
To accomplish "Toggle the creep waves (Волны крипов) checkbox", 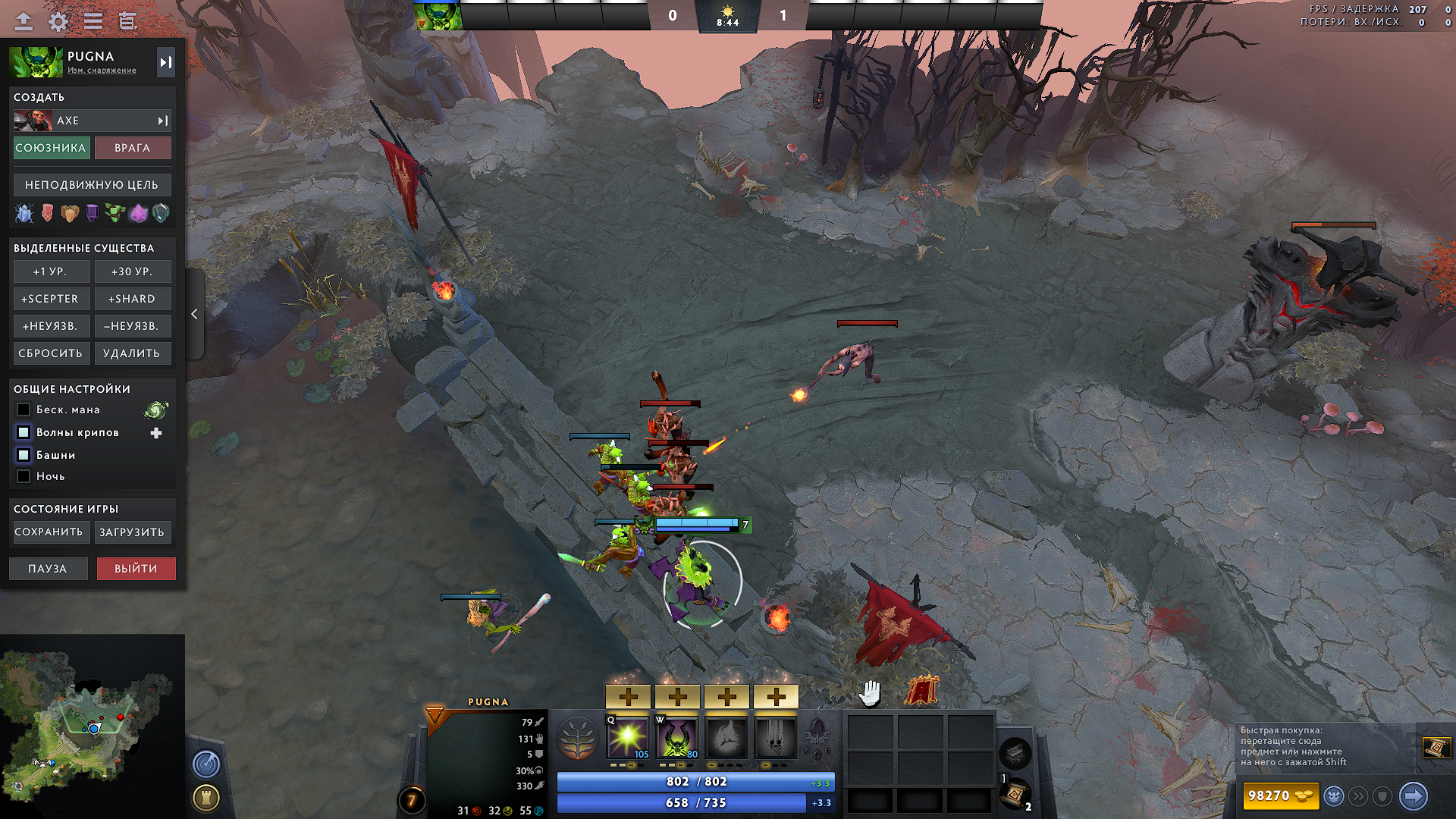I will pyautogui.click(x=24, y=432).
